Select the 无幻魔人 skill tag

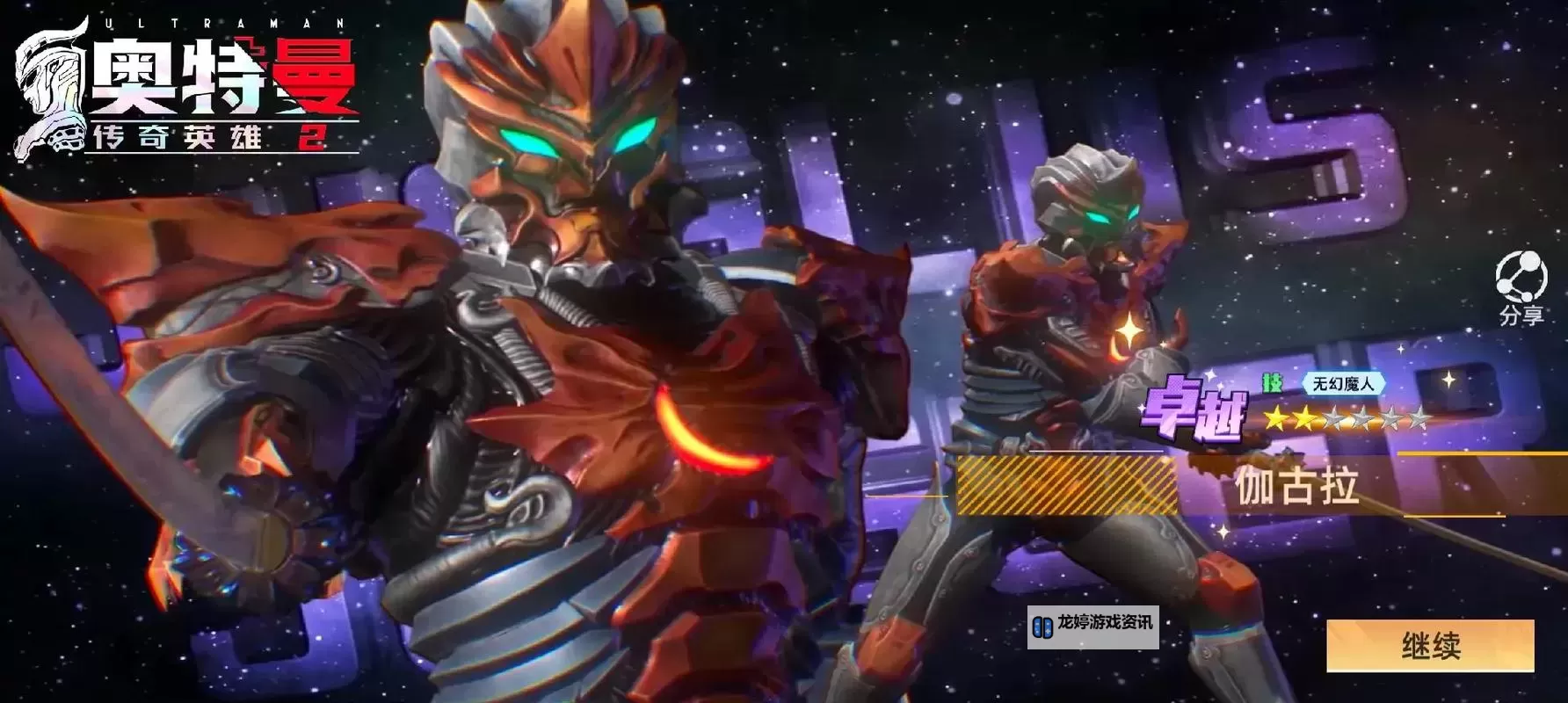click(x=1342, y=384)
